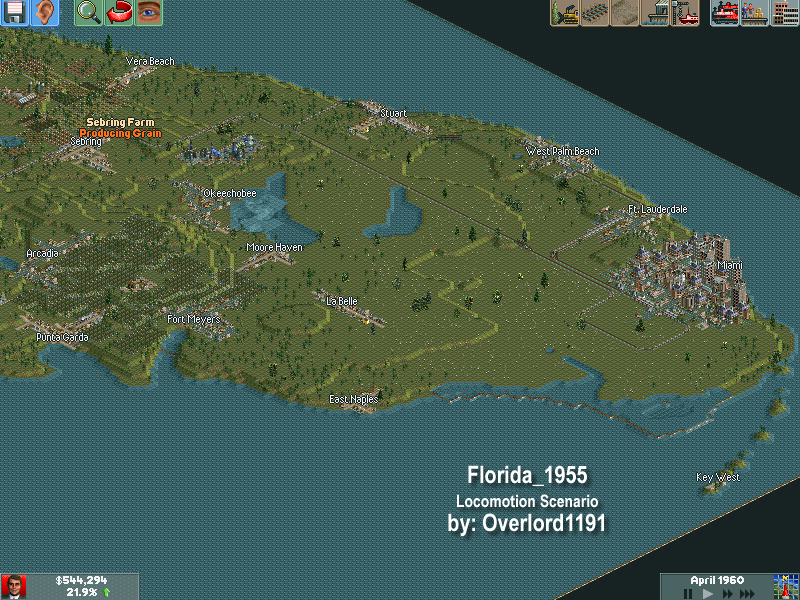Open the ear audio options menu

point(45,13)
